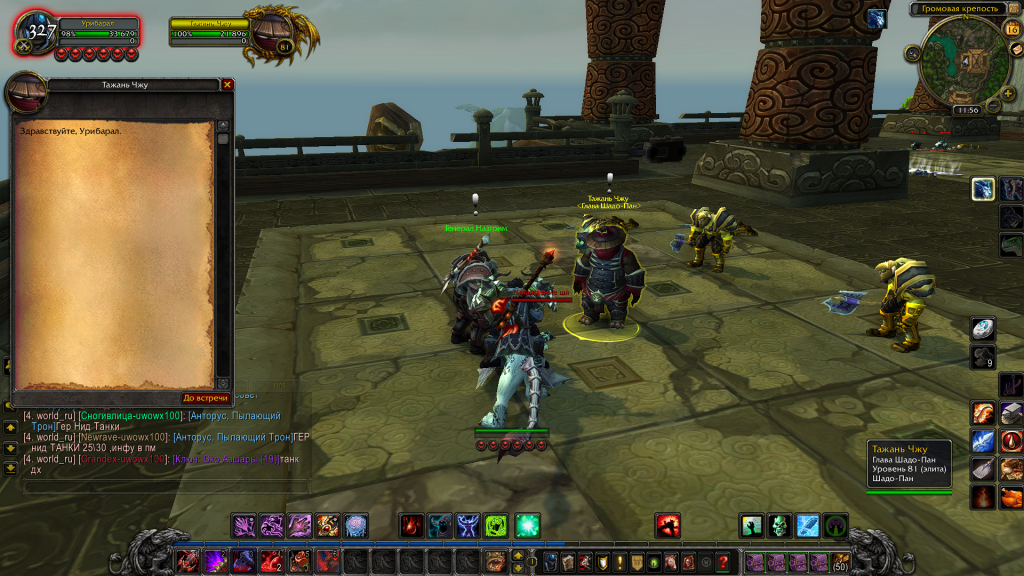
Task: Open the yellow exclamation mark micro menu button
Action: [619, 562]
